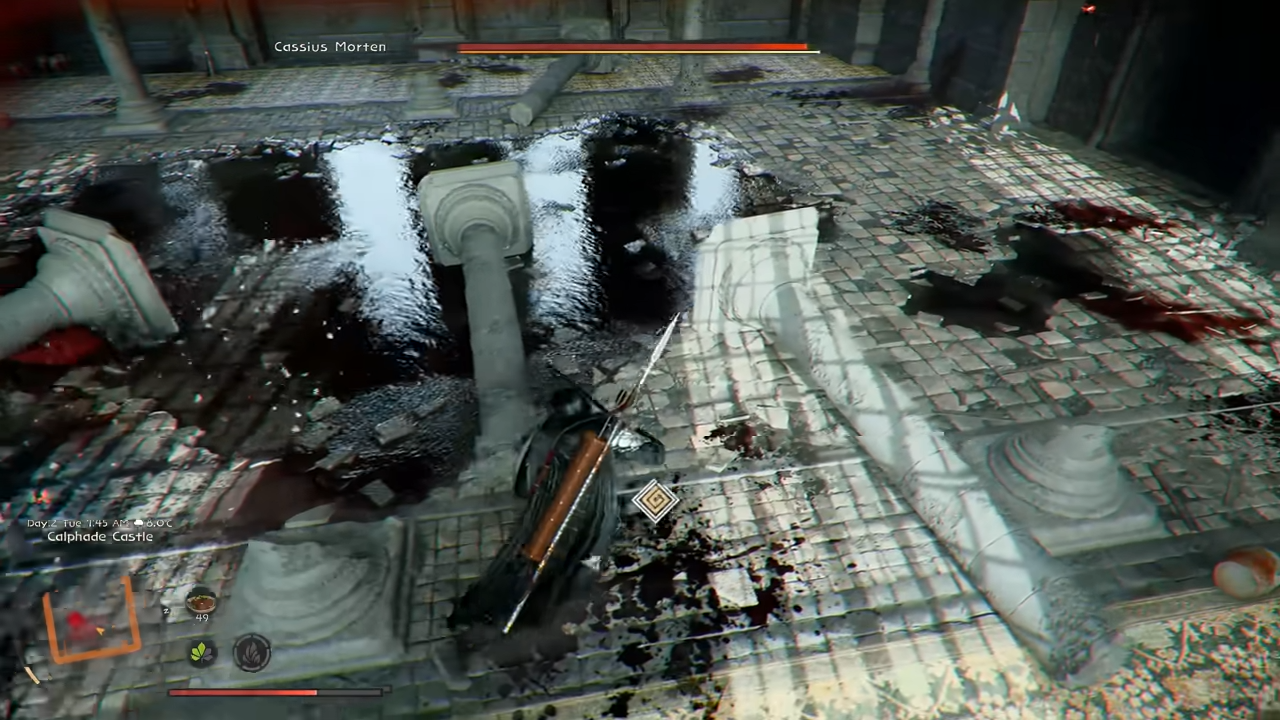The width and height of the screenshot is (1280, 720).
Task: Trigger the flame ability icon
Action: pos(251,653)
